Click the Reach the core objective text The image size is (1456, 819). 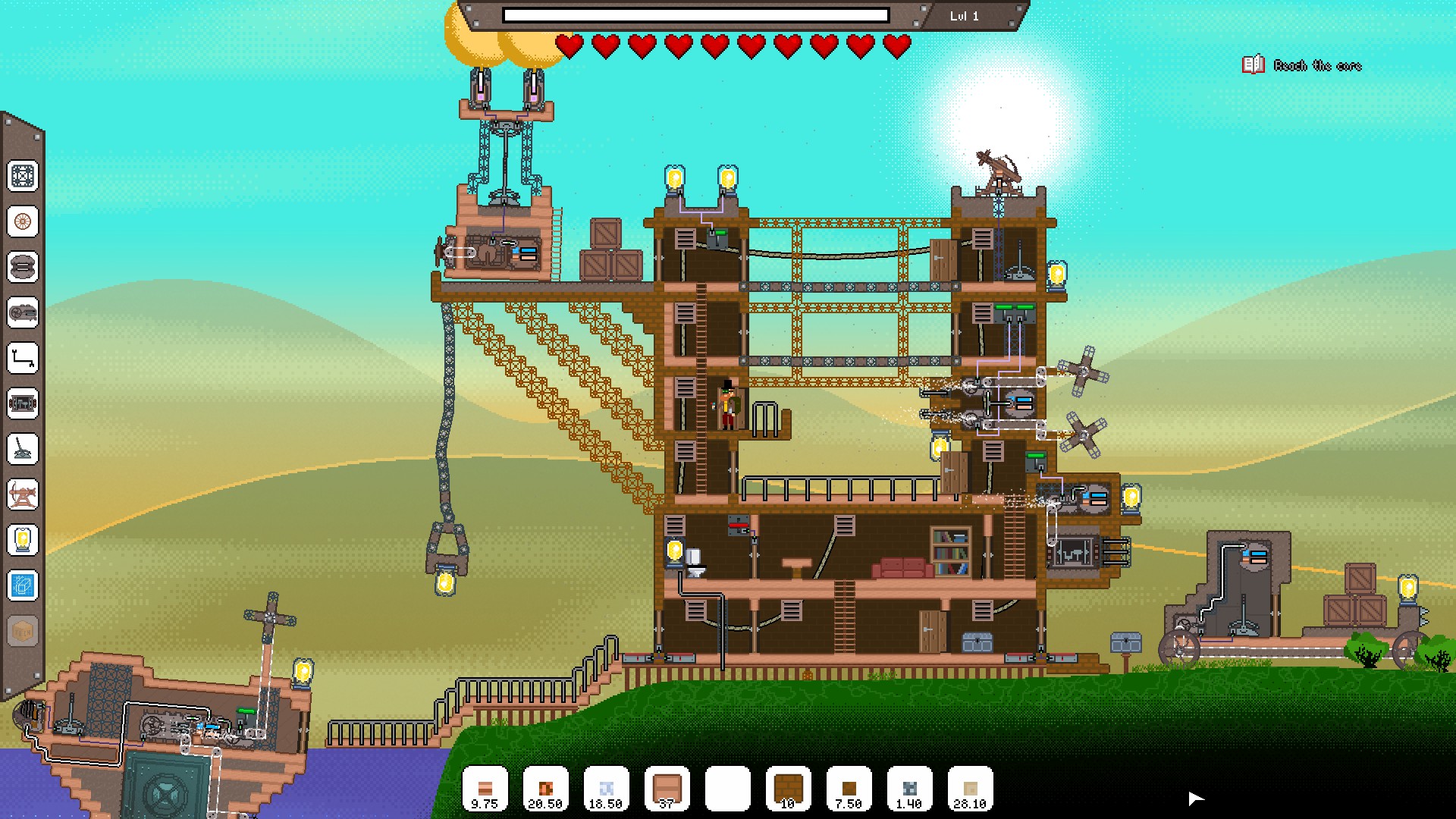pos(1317,66)
